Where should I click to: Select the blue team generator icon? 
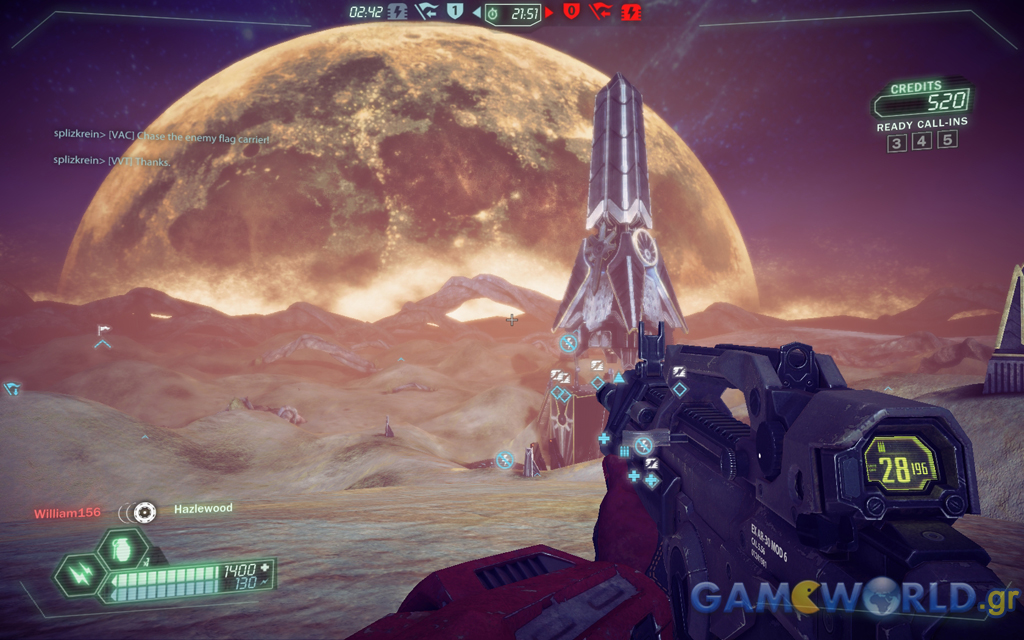[397, 12]
